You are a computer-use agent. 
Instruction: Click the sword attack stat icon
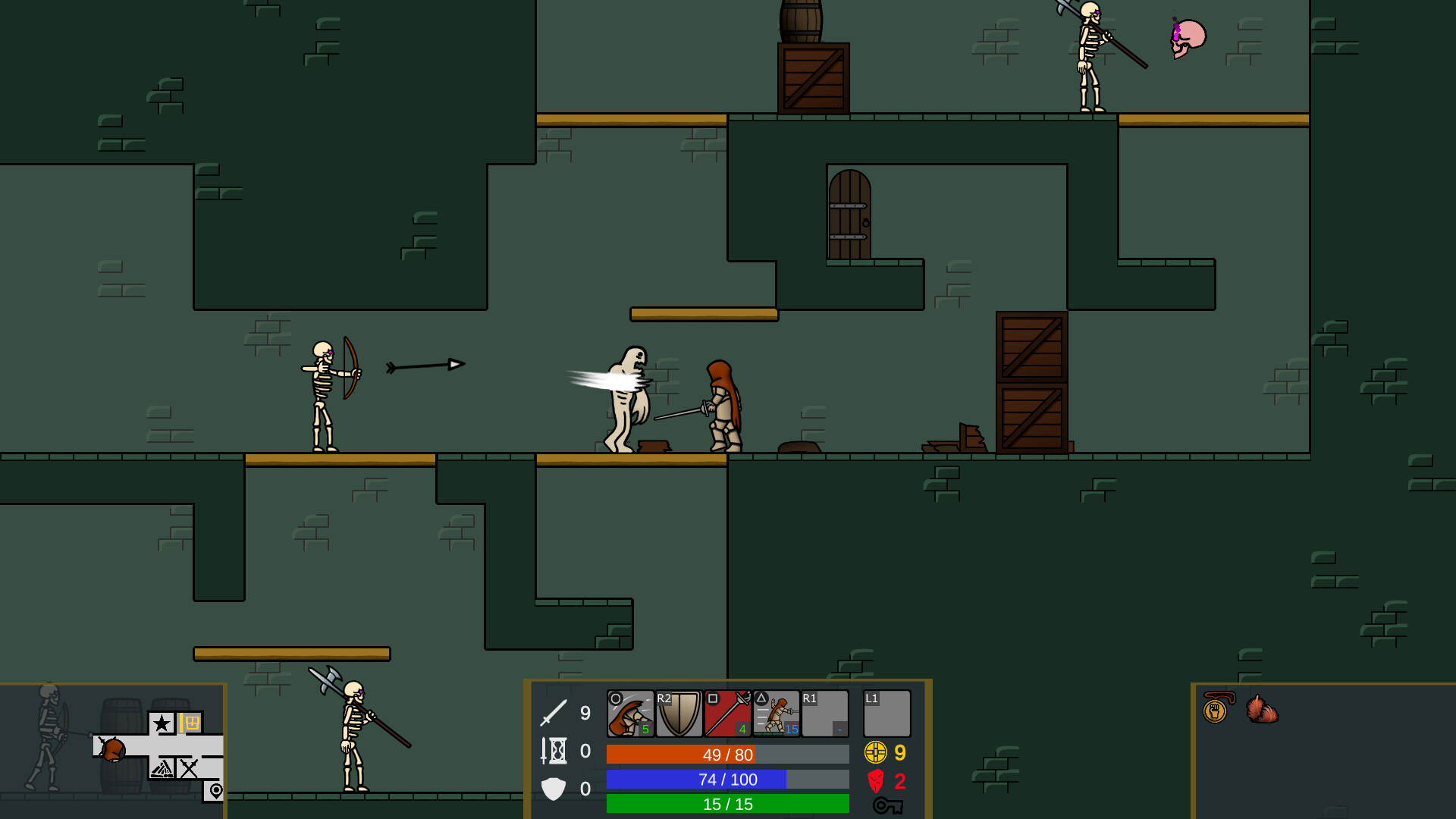tap(553, 714)
